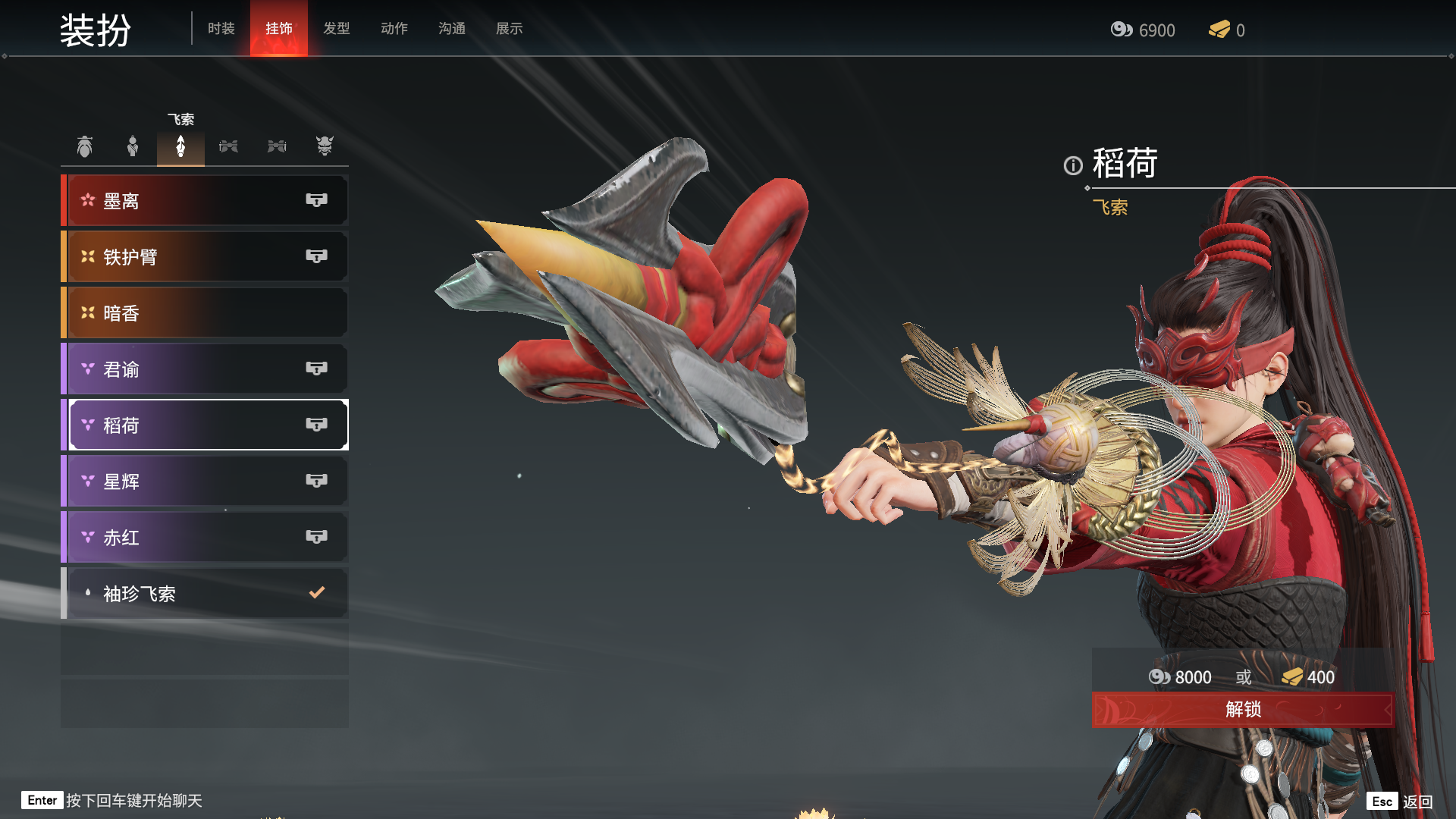The image size is (1456, 819).
Task: Click the chat prompt 按下回车键开始聊天
Action: 133,801
